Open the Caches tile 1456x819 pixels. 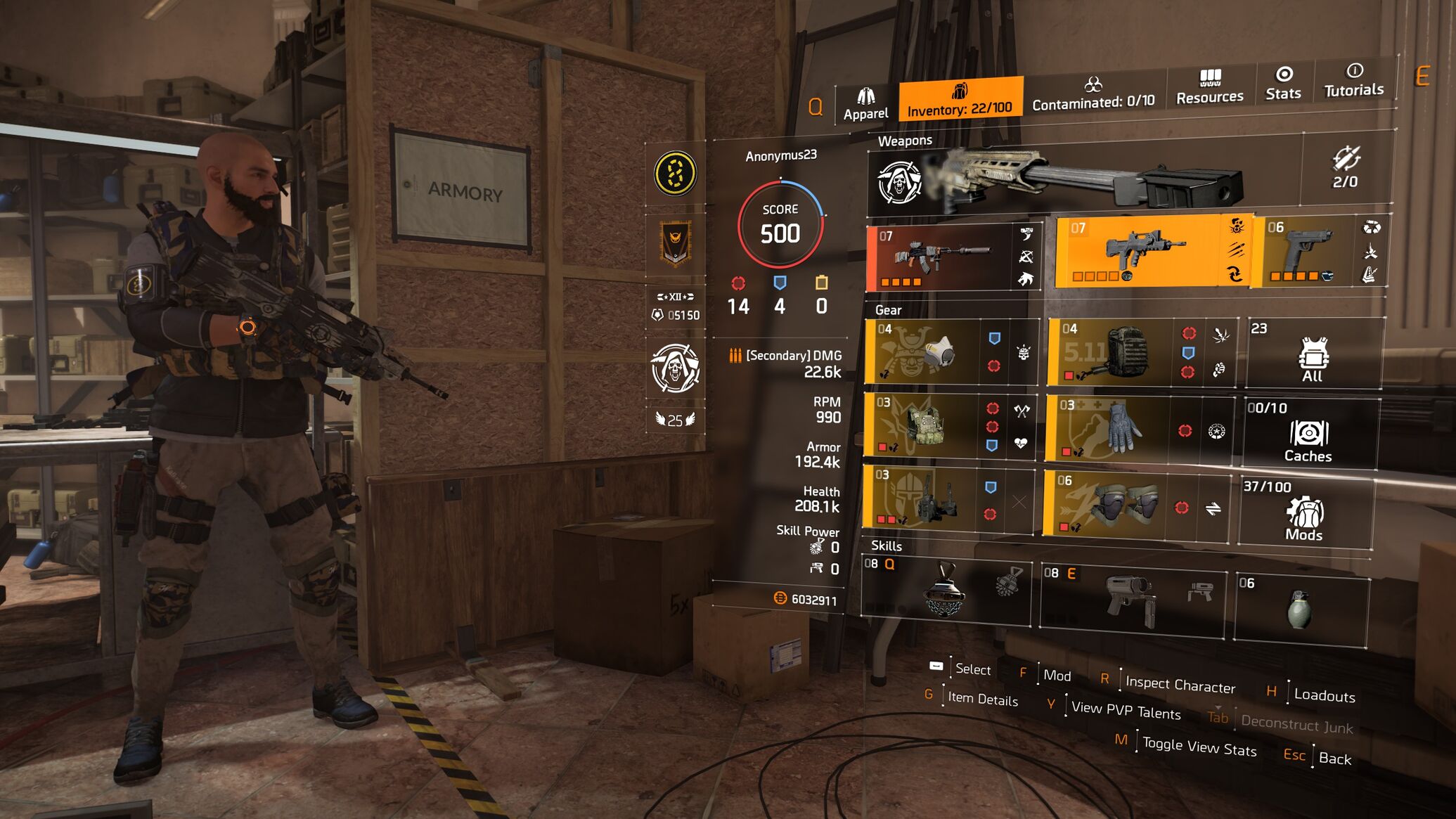pos(1308,434)
